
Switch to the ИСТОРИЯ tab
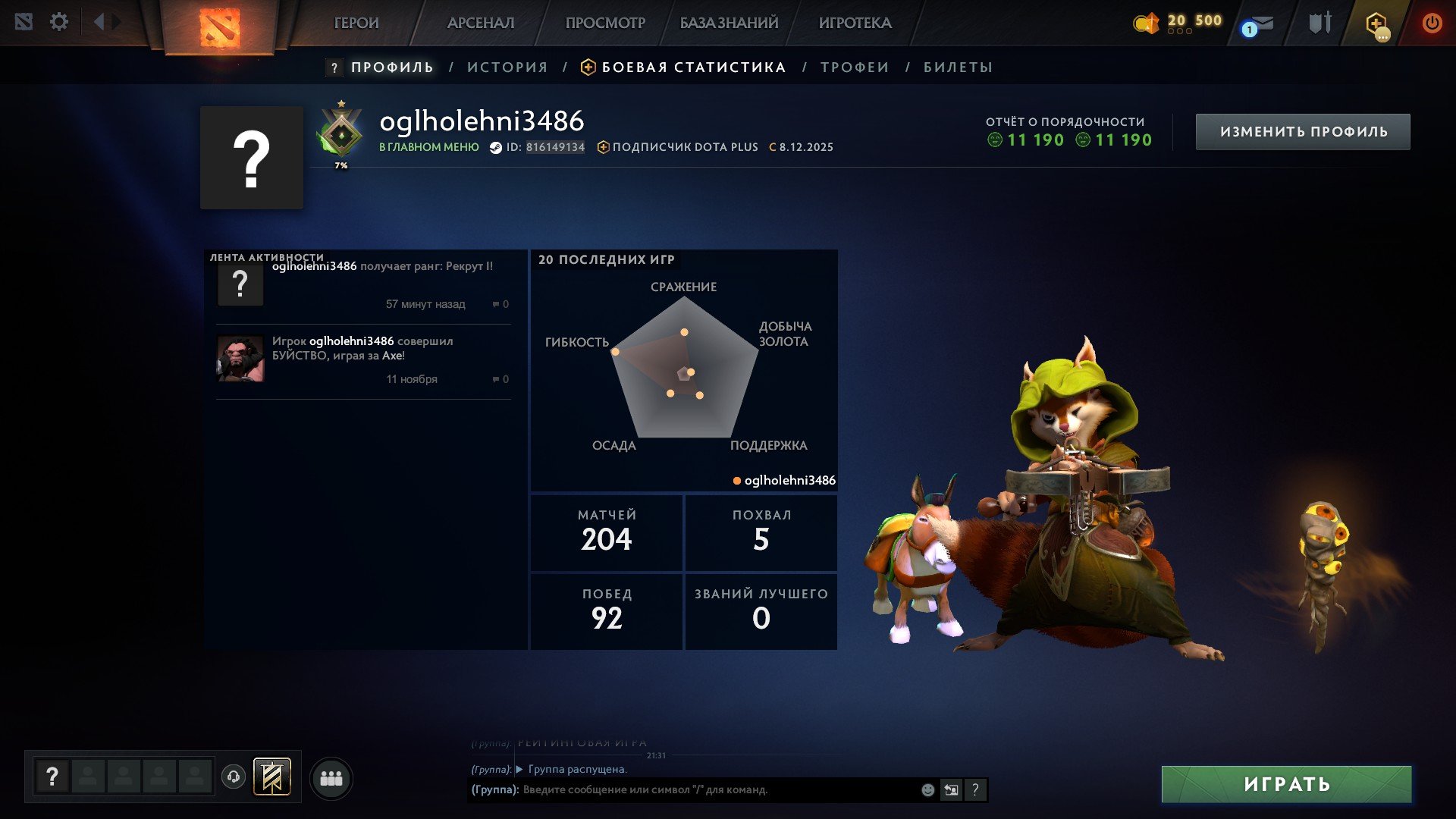click(x=508, y=67)
